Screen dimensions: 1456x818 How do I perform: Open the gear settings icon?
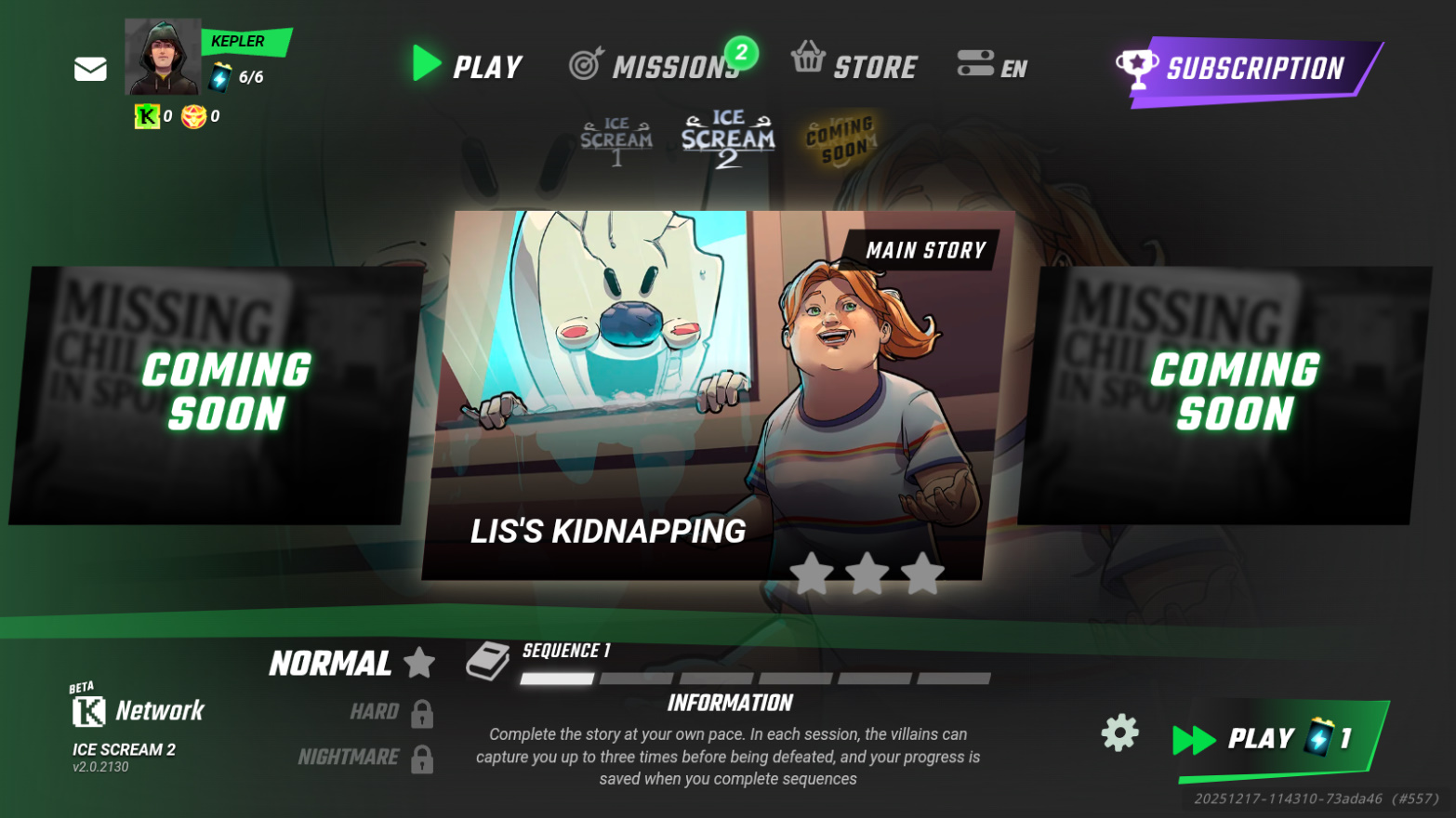point(1119,733)
